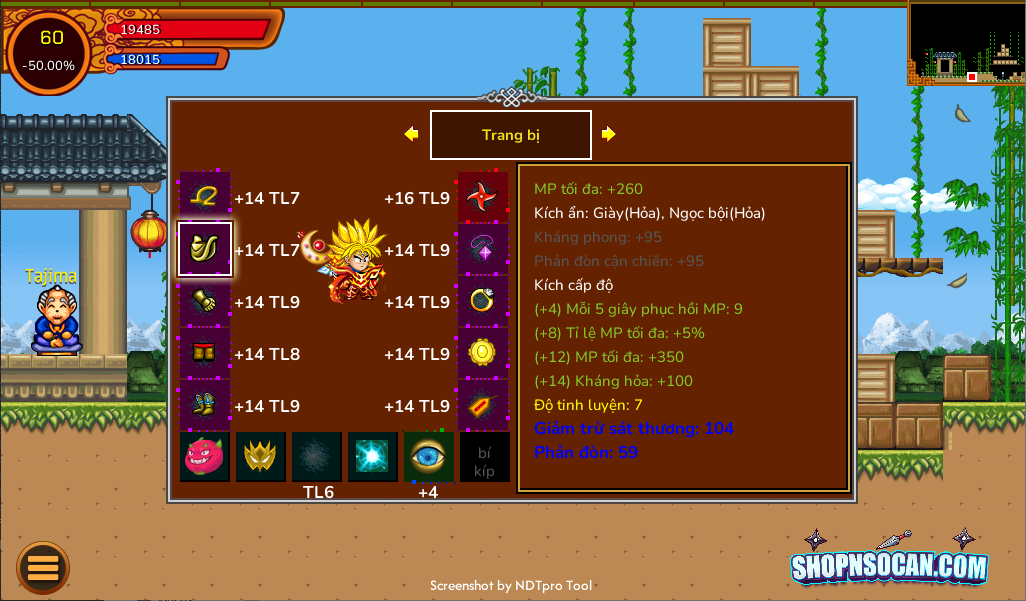Select the dragon fruit monster slot
Screen dimensions: 1026x601
205,457
